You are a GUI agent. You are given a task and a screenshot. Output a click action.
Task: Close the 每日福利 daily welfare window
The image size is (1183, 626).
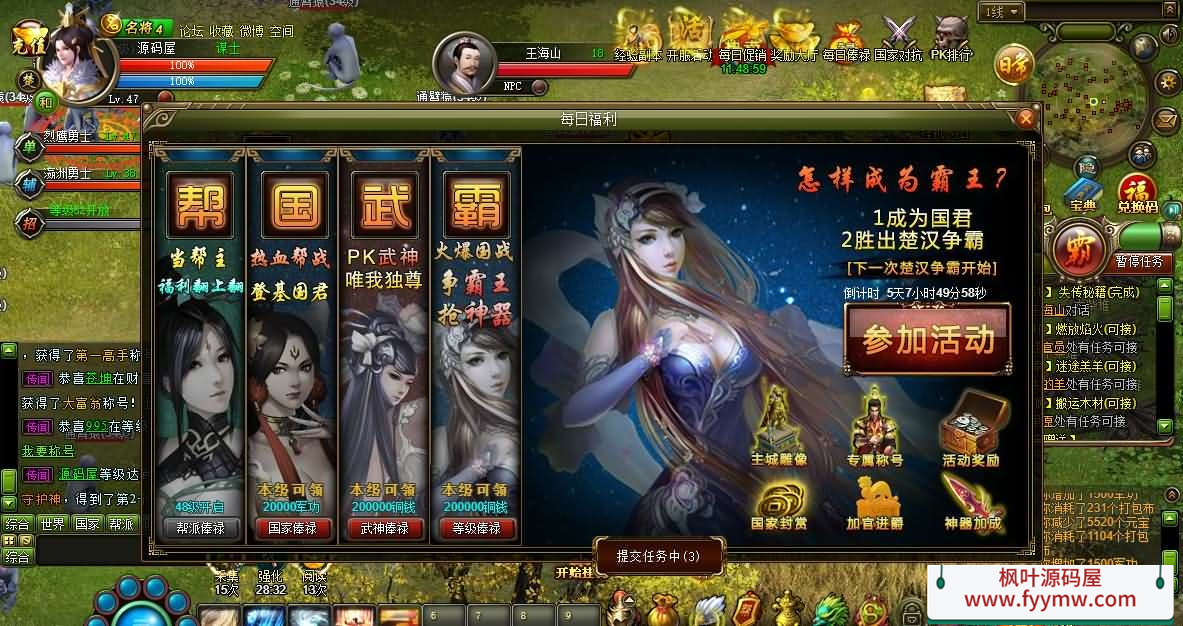pyautogui.click(x=1025, y=118)
